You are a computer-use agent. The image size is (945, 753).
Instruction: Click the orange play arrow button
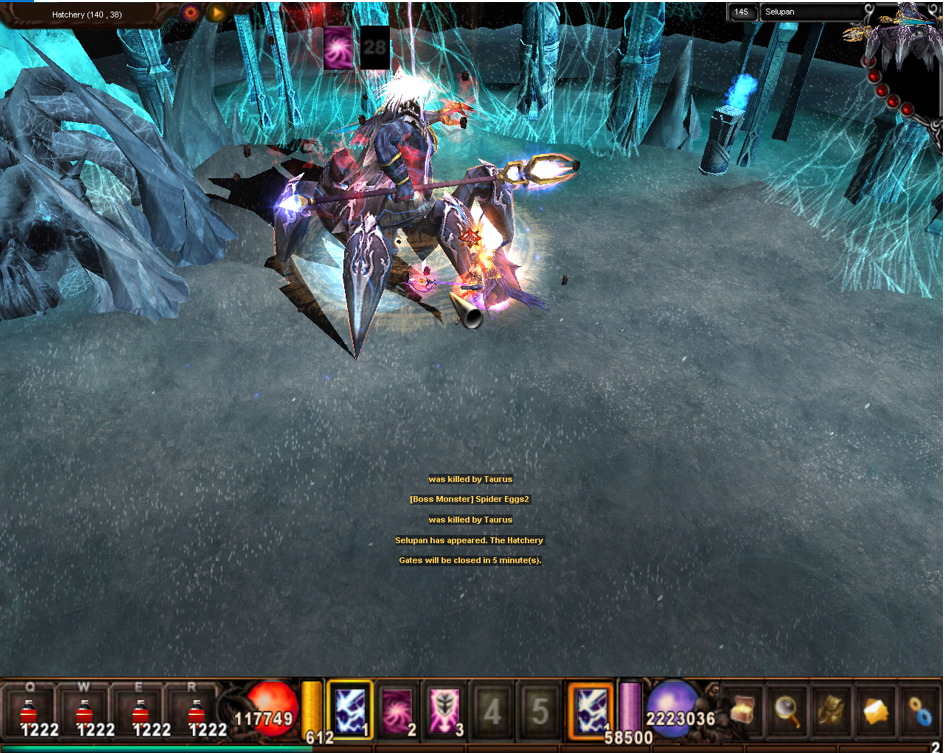point(216,13)
